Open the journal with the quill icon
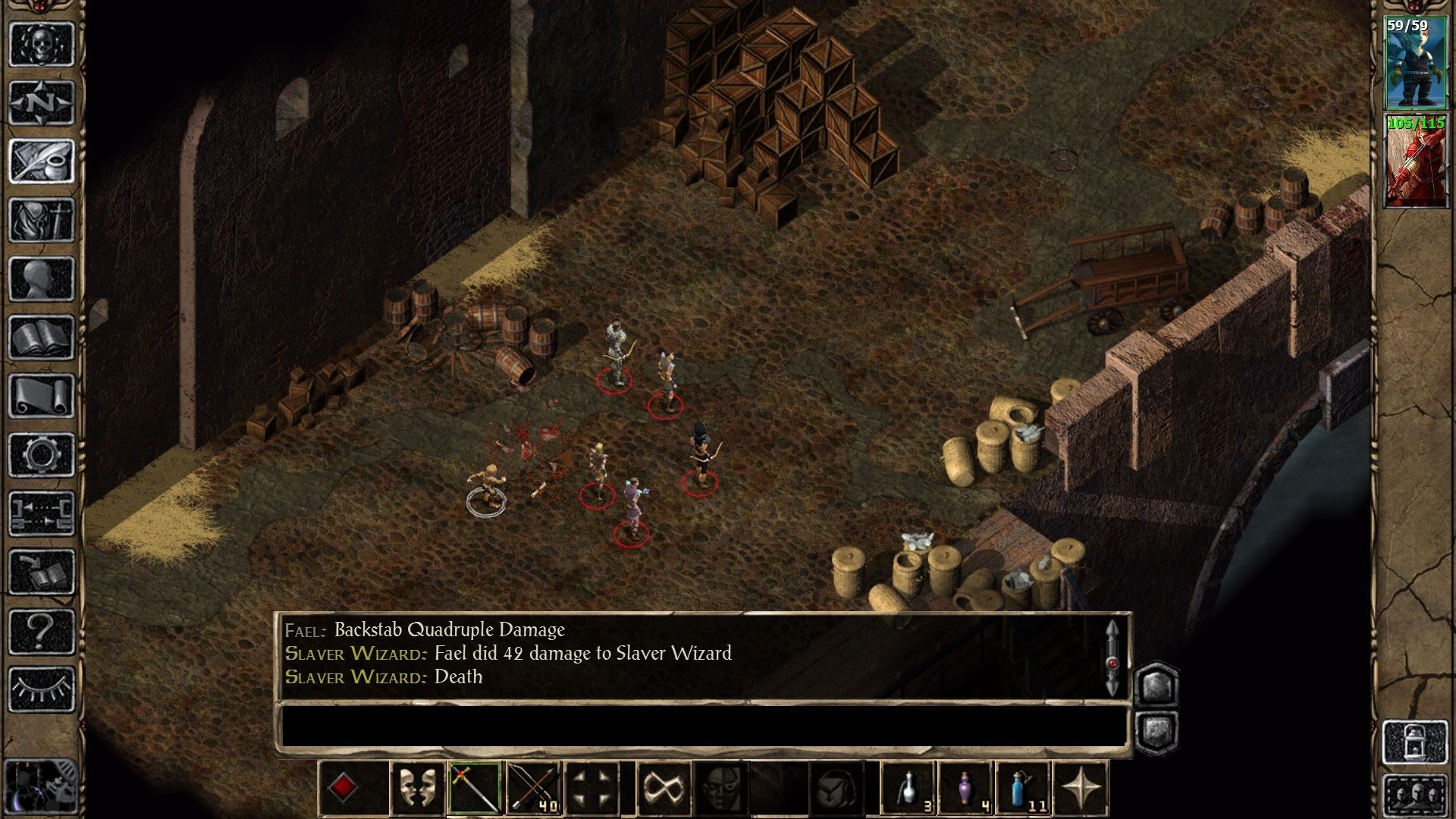 [42, 161]
